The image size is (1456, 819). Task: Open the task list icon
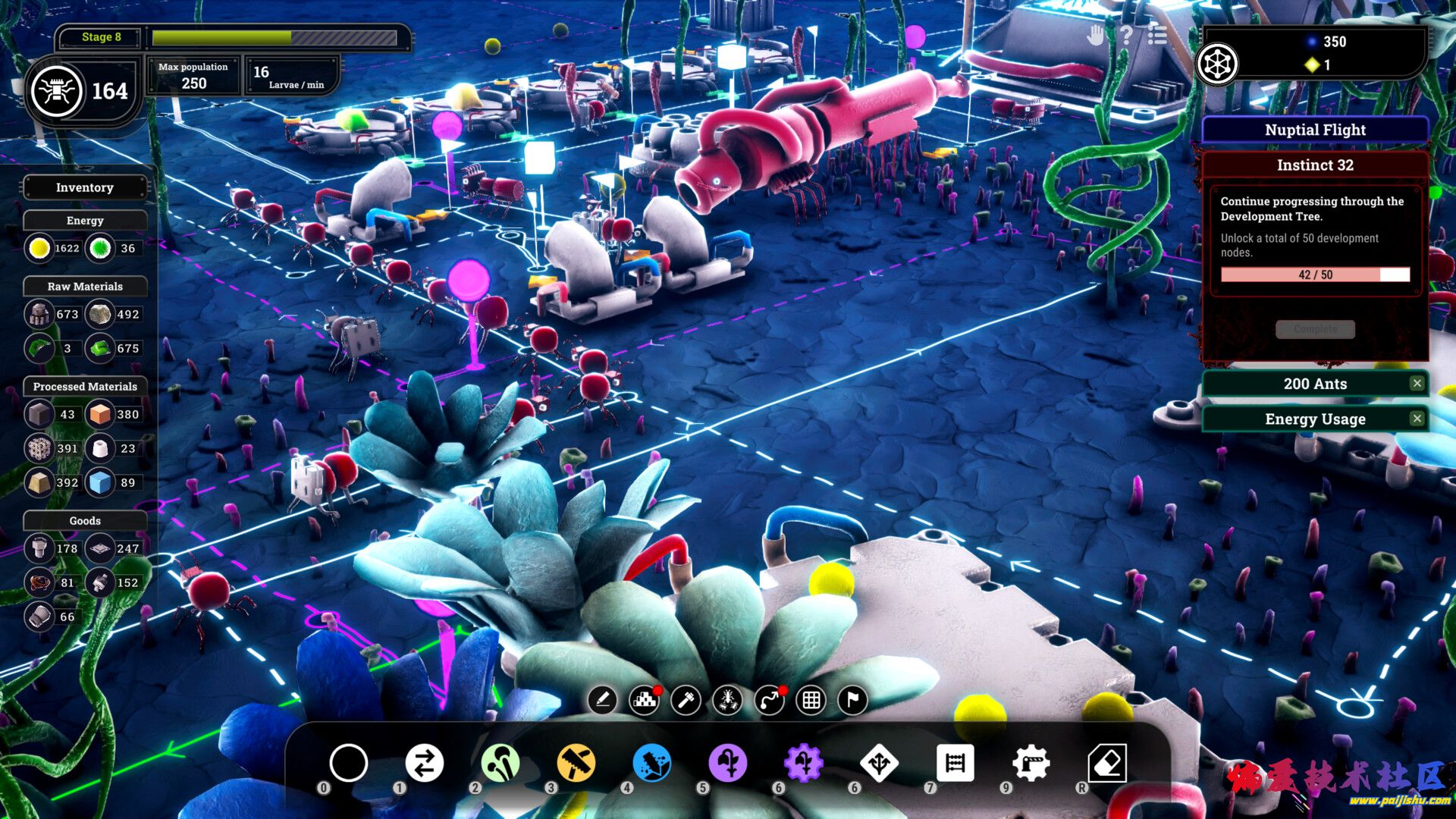[1157, 35]
